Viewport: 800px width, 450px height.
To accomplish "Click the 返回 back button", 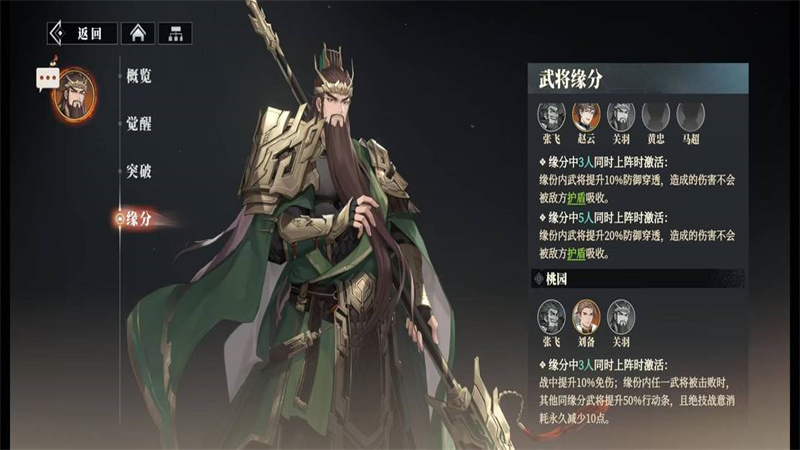I will pyautogui.click(x=82, y=33).
